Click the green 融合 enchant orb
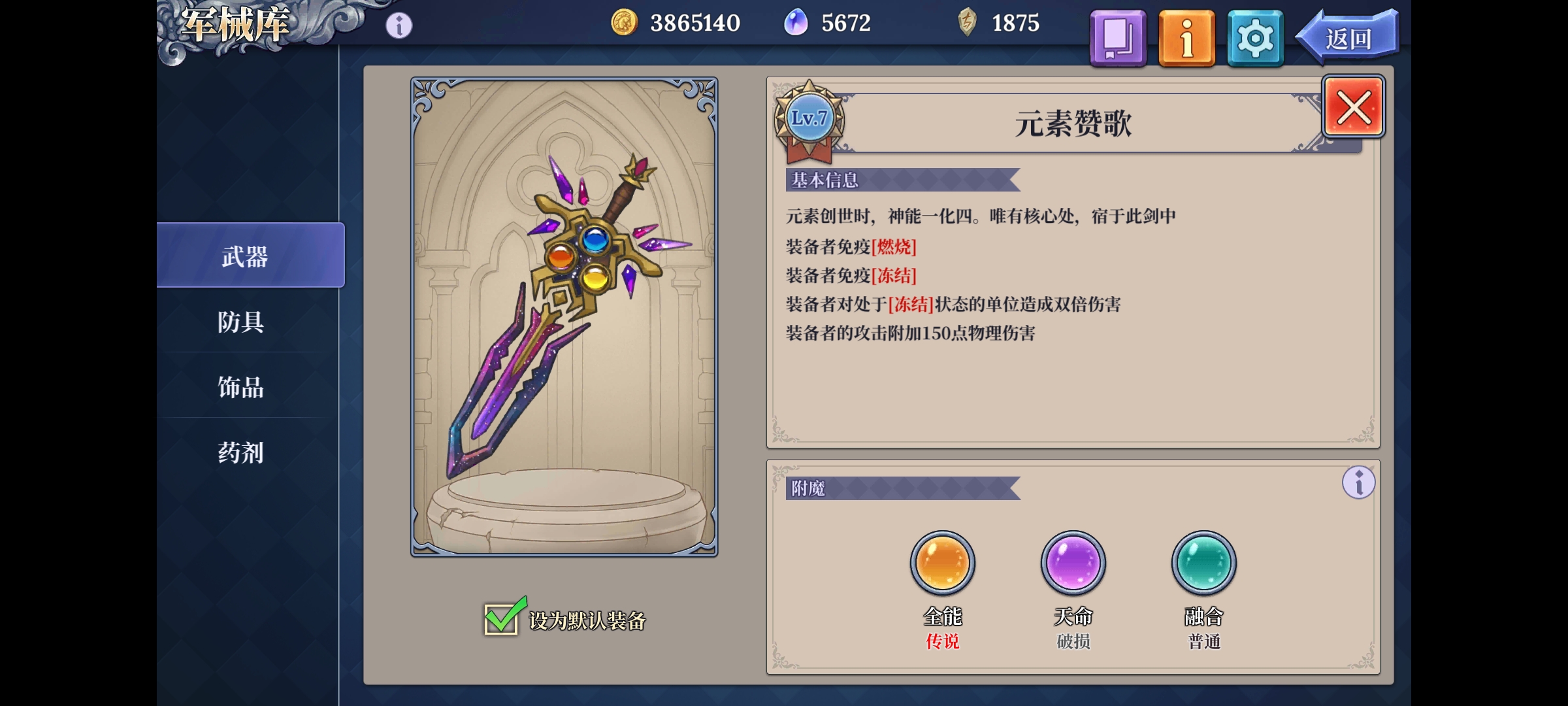 pyautogui.click(x=1203, y=562)
